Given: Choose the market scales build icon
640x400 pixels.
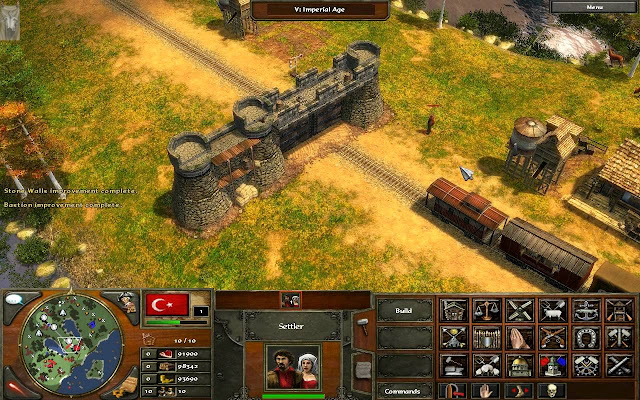Looking at the screenshot, I should [x=487, y=311].
